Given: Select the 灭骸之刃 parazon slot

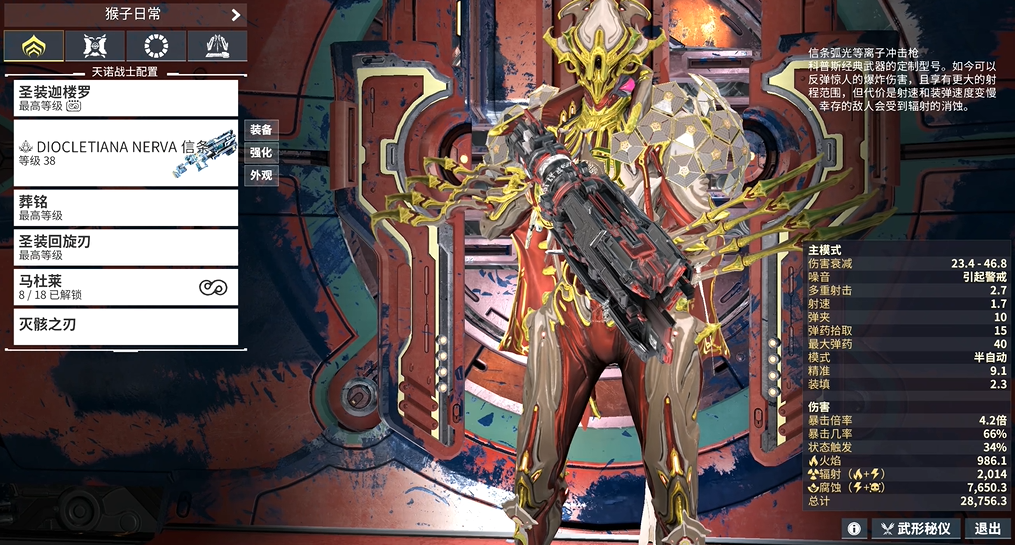Looking at the screenshot, I should [x=126, y=326].
